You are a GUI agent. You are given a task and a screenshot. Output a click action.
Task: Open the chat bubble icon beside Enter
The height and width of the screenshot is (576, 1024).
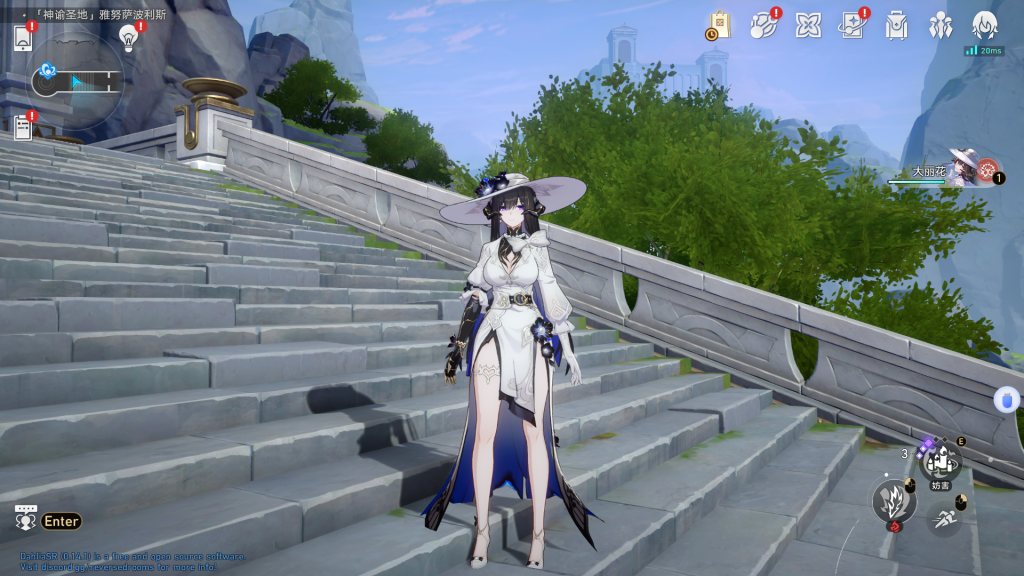pyautogui.click(x=26, y=519)
